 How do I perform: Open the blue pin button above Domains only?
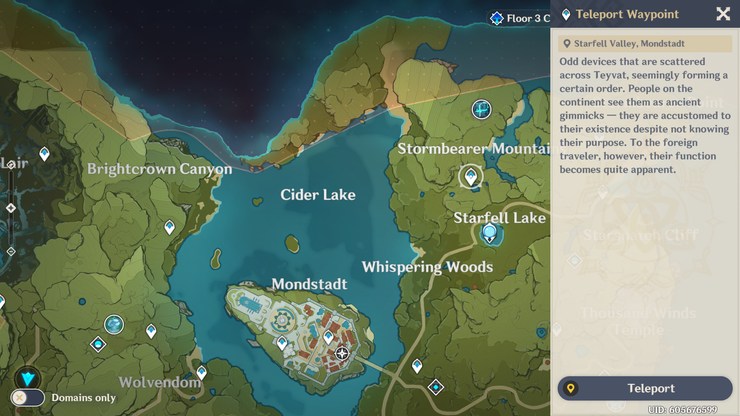coord(26,377)
